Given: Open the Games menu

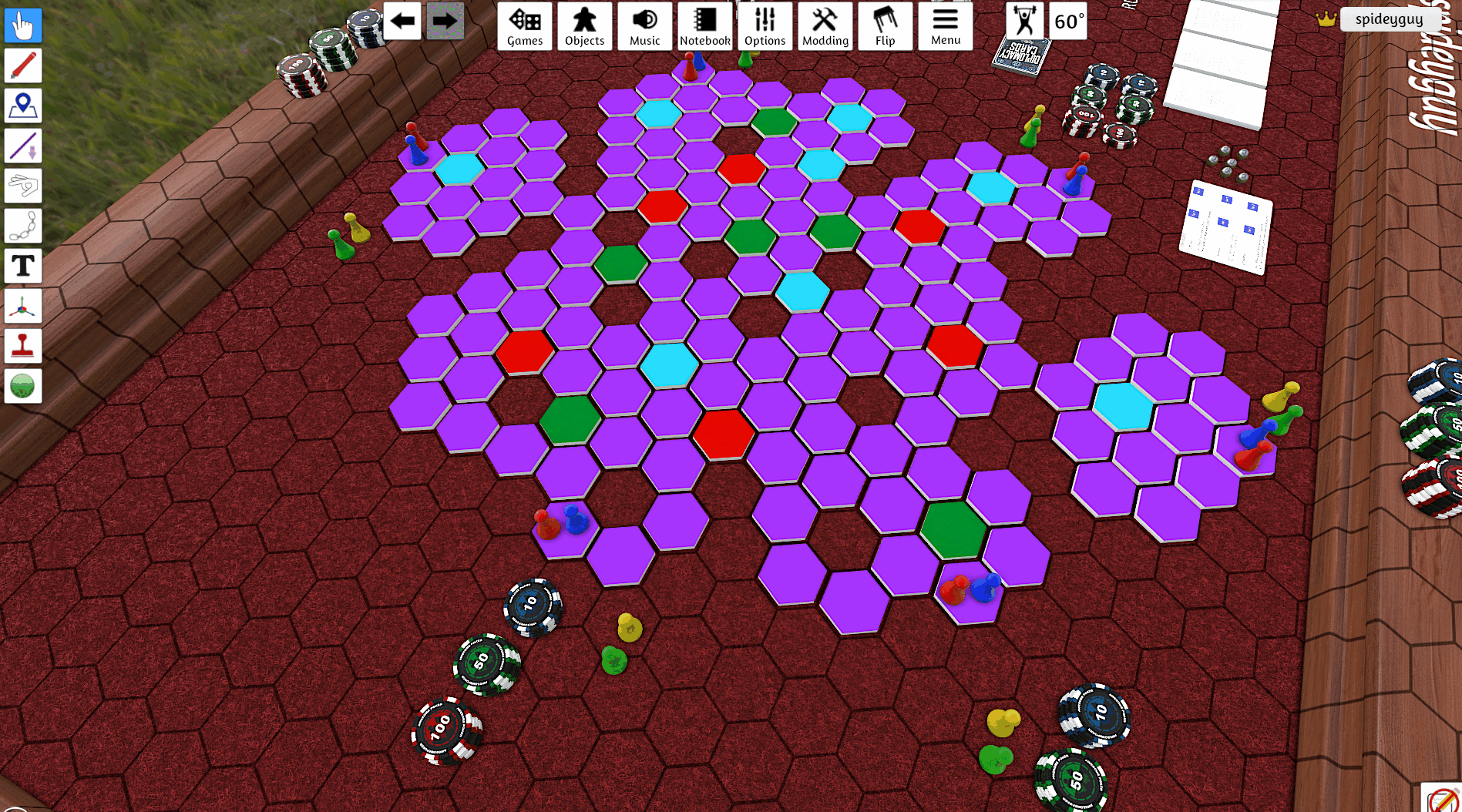Looking at the screenshot, I should click(525, 25).
